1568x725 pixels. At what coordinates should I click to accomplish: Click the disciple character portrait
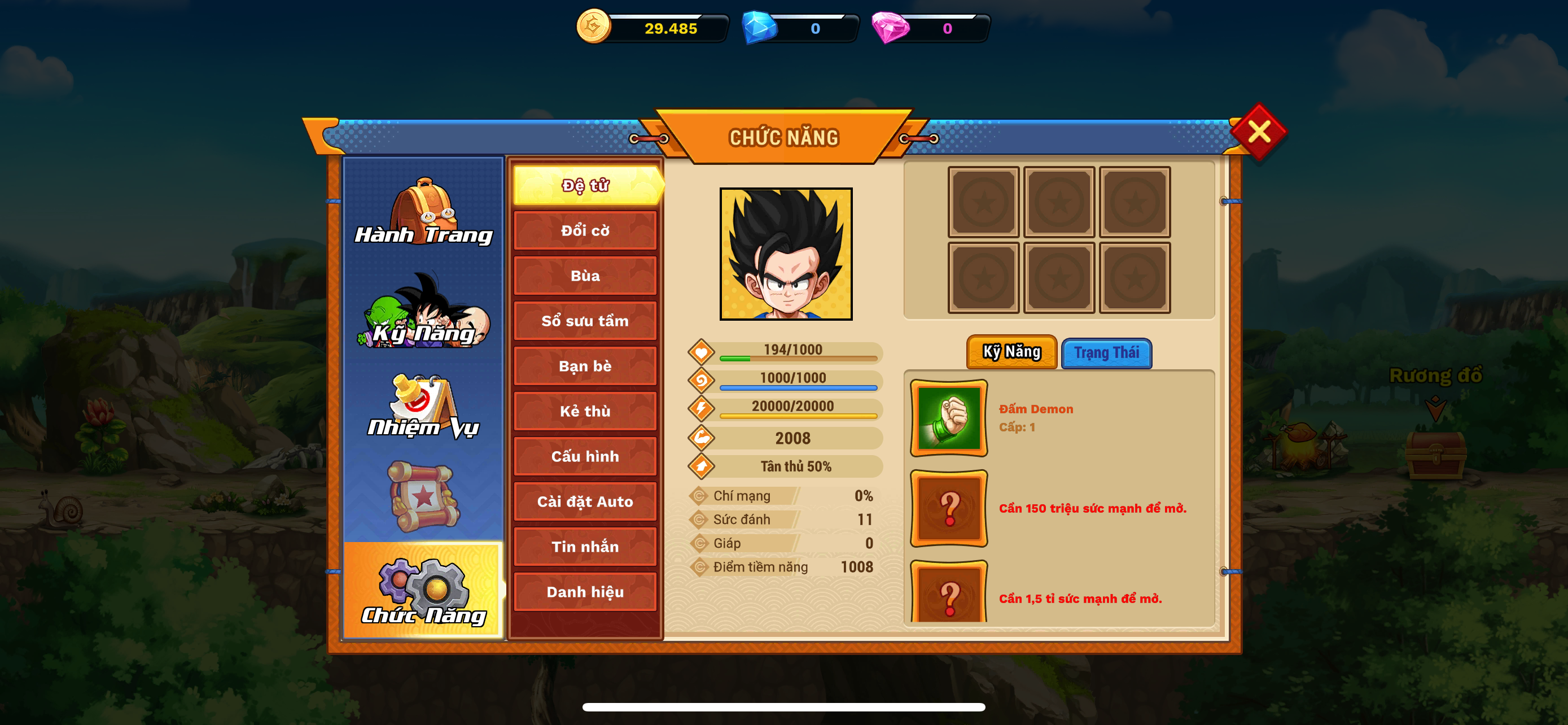click(x=786, y=254)
